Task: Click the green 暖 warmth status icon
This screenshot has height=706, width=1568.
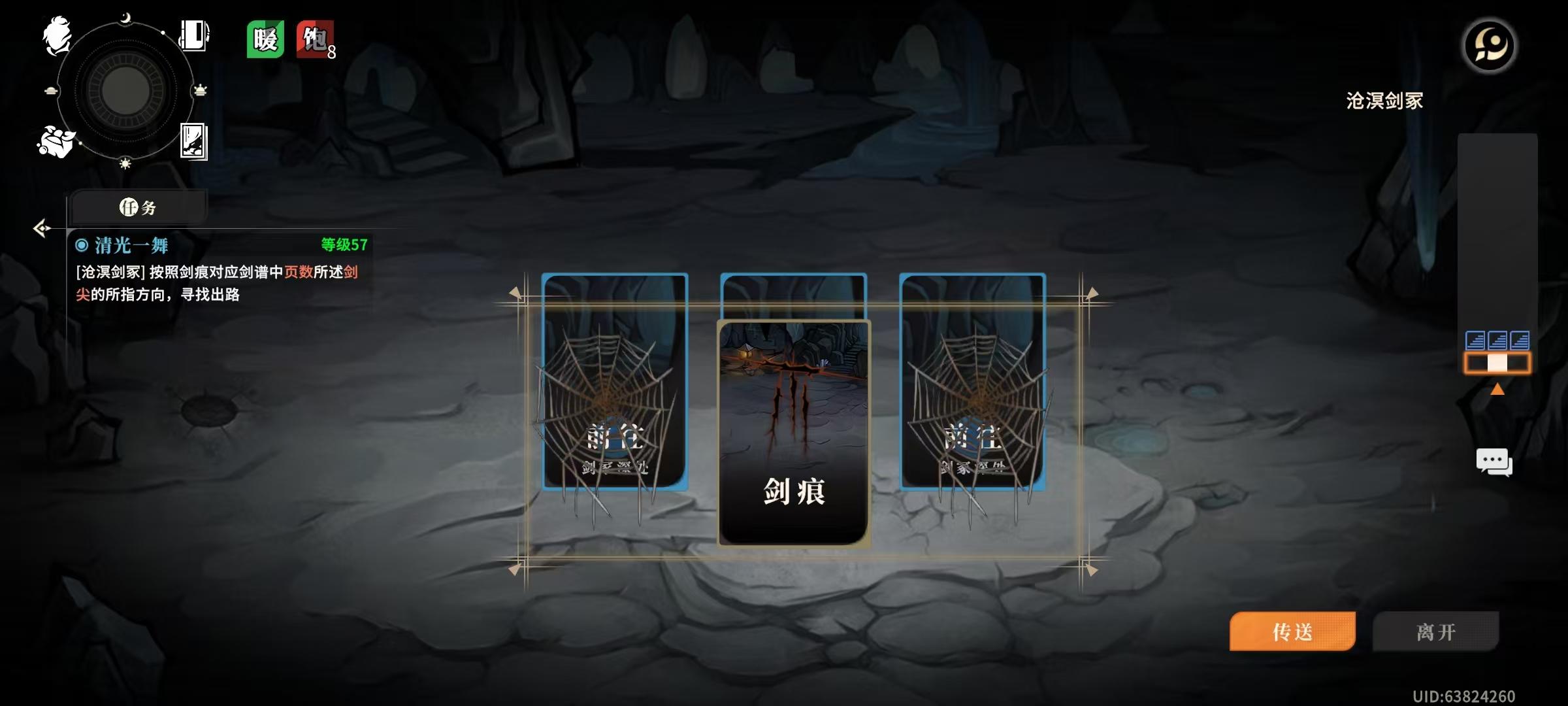Action: coord(264,39)
